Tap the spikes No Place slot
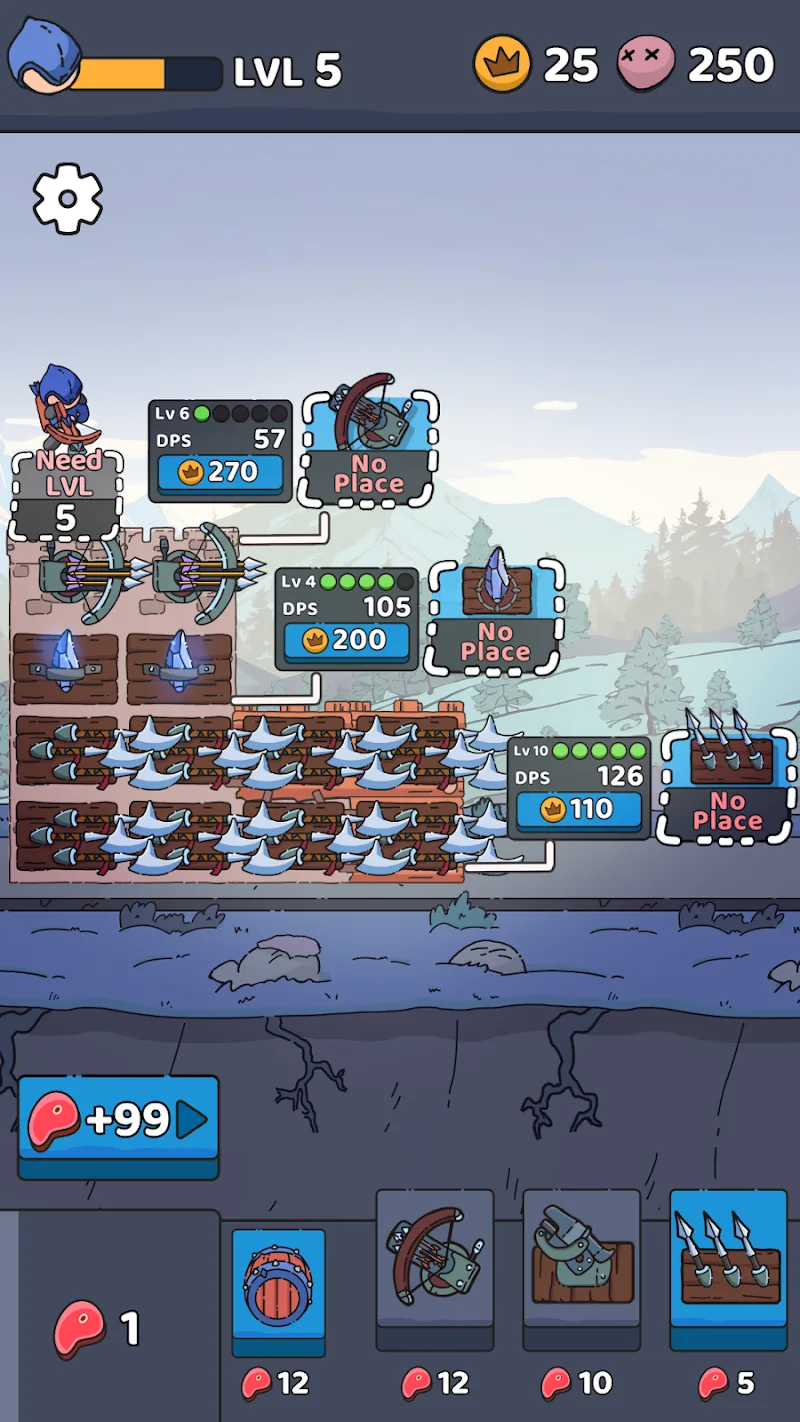 coord(727,787)
